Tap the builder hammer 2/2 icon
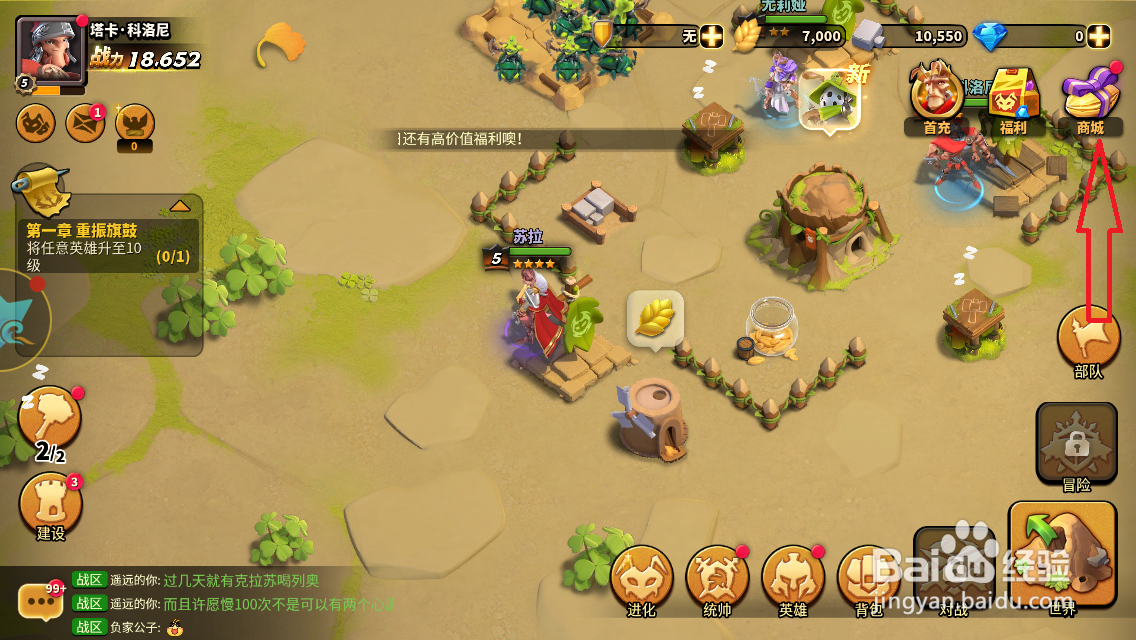 coord(49,420)
